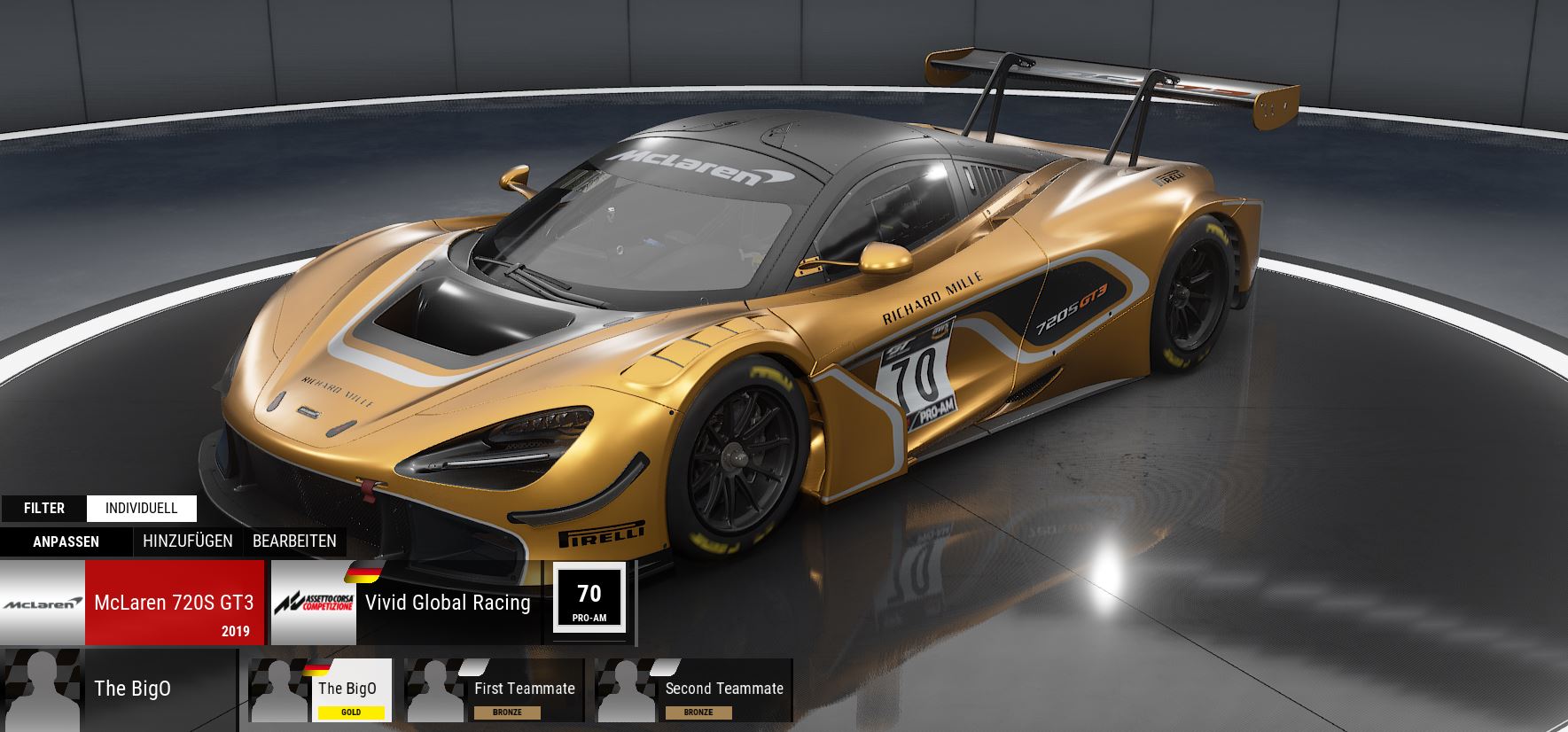The width and height of the screenshot is (1568, 732).
Task: Select the Individuell filter tab
Action: click(x=142, y=508)
